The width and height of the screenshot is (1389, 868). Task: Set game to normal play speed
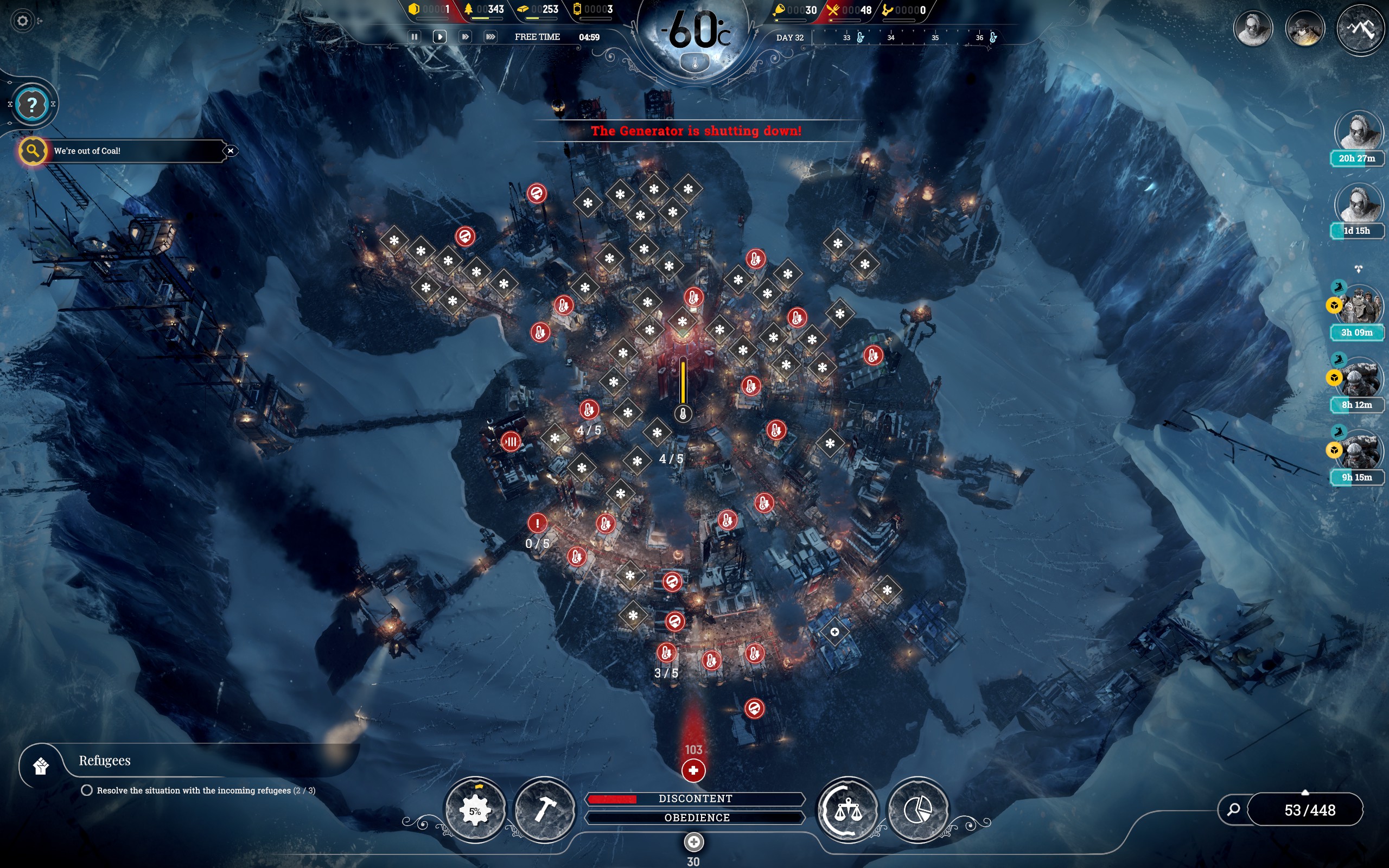439,37
